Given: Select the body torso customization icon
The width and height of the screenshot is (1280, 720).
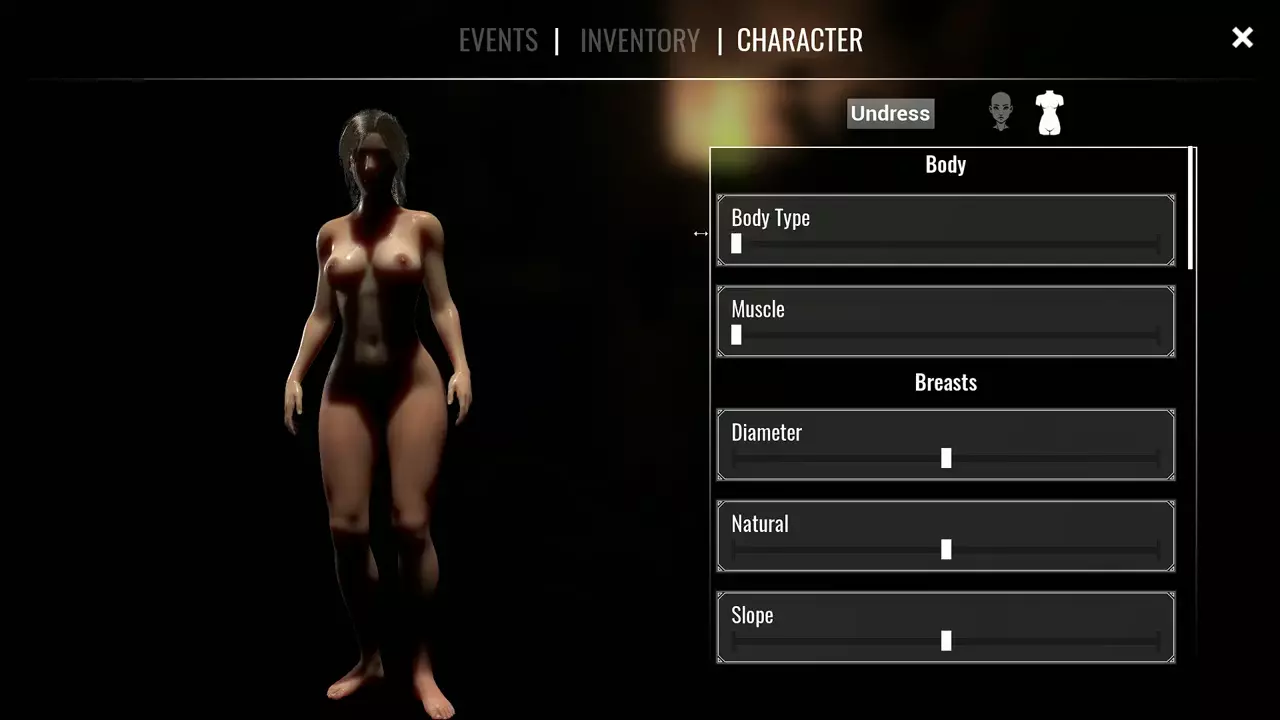Looking at the screenshot, I should (1049, 112).
